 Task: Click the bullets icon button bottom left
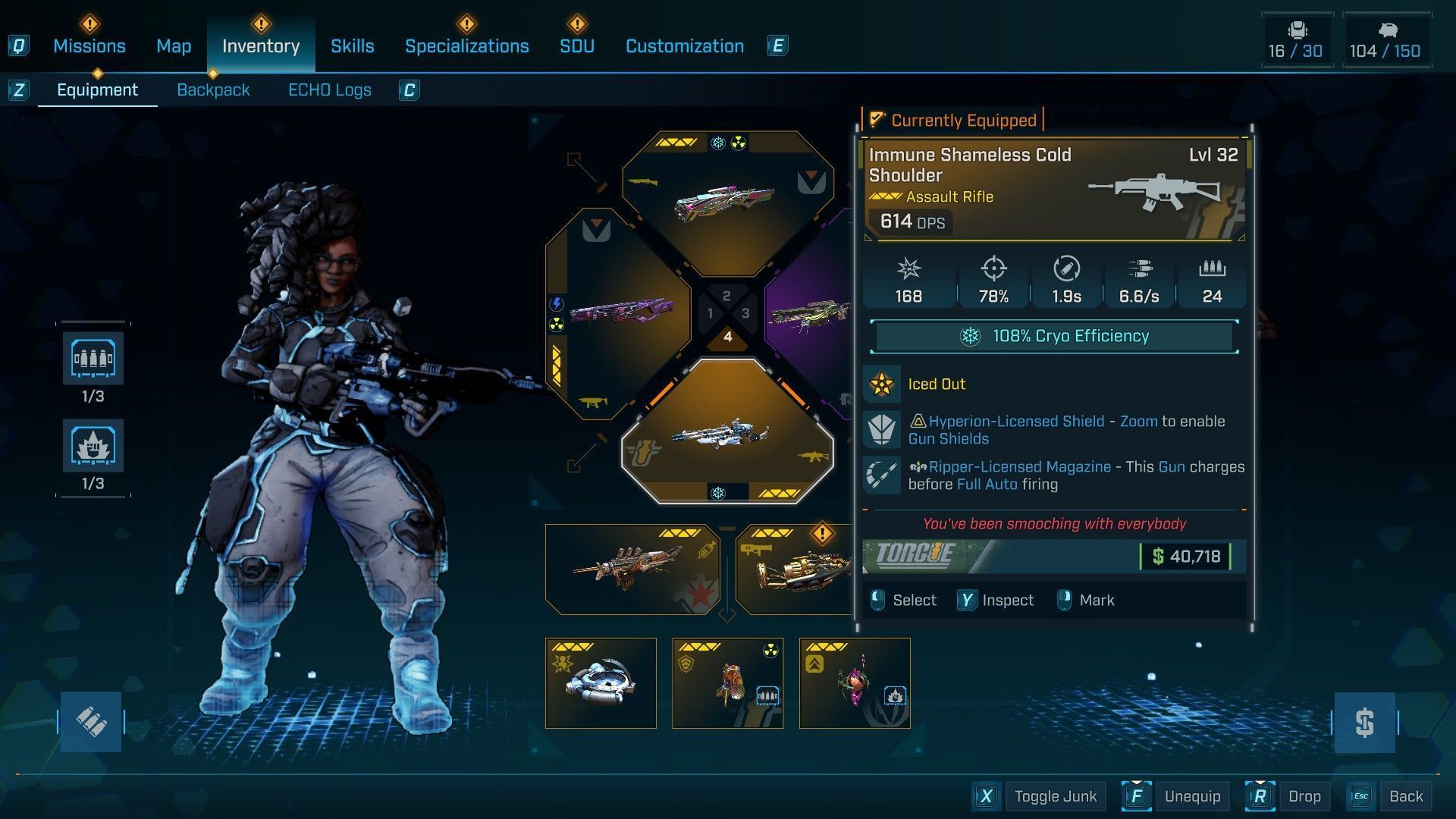[x=91, y=722]
